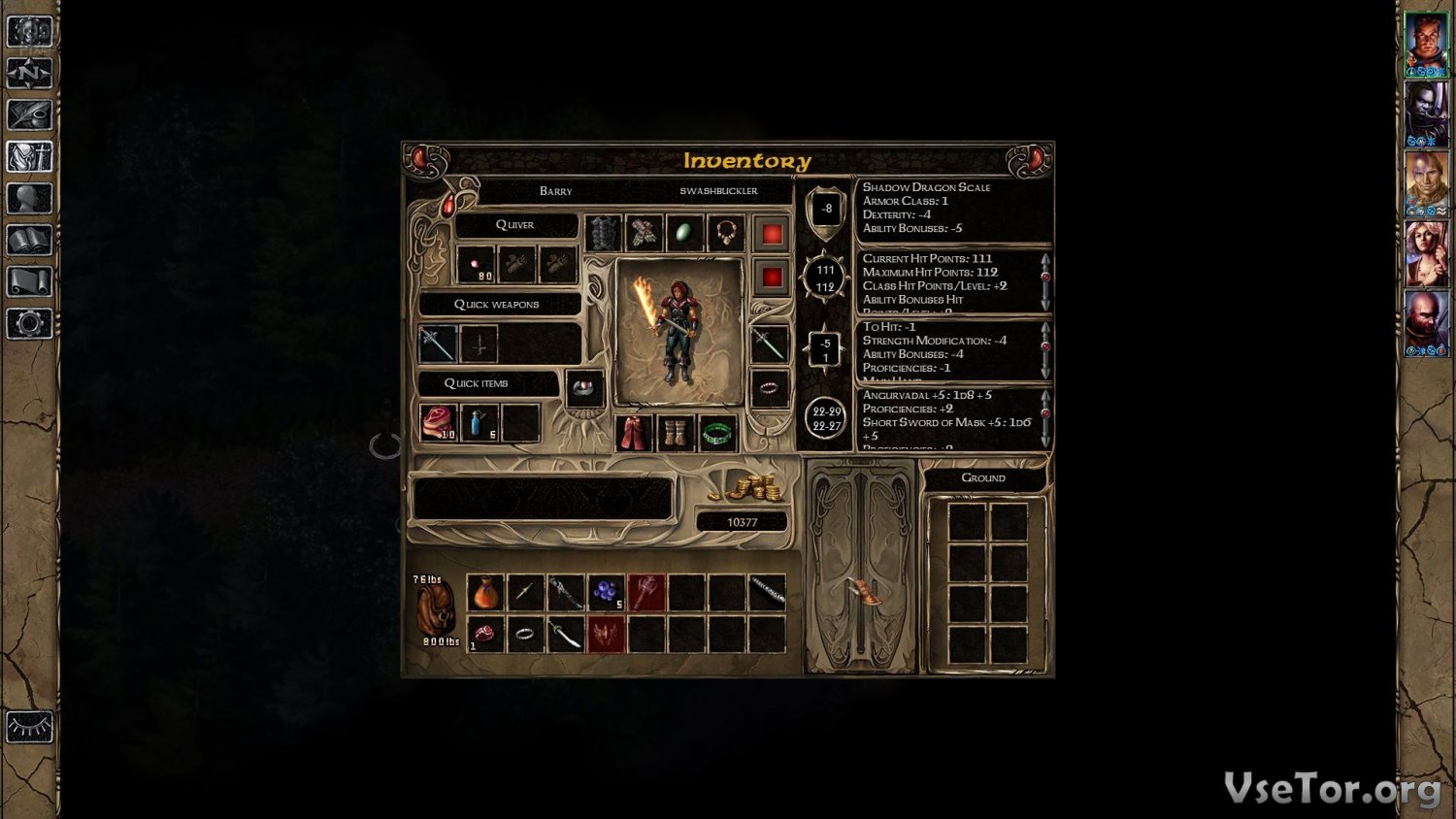Screen dimensions: 1456x819
Task: Open the options gear button
Action: [29, 323]
